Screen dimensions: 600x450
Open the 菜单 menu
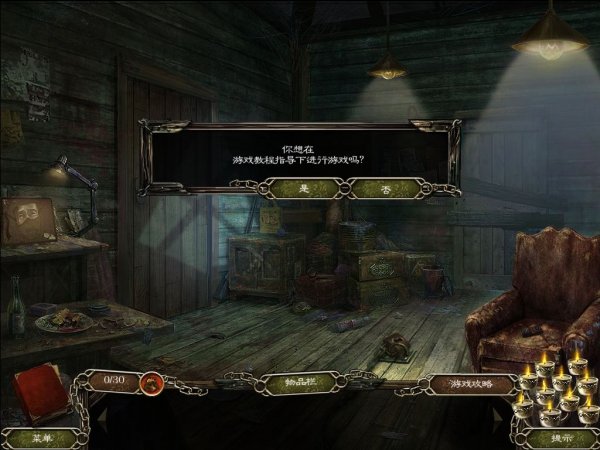click(40, 438)
